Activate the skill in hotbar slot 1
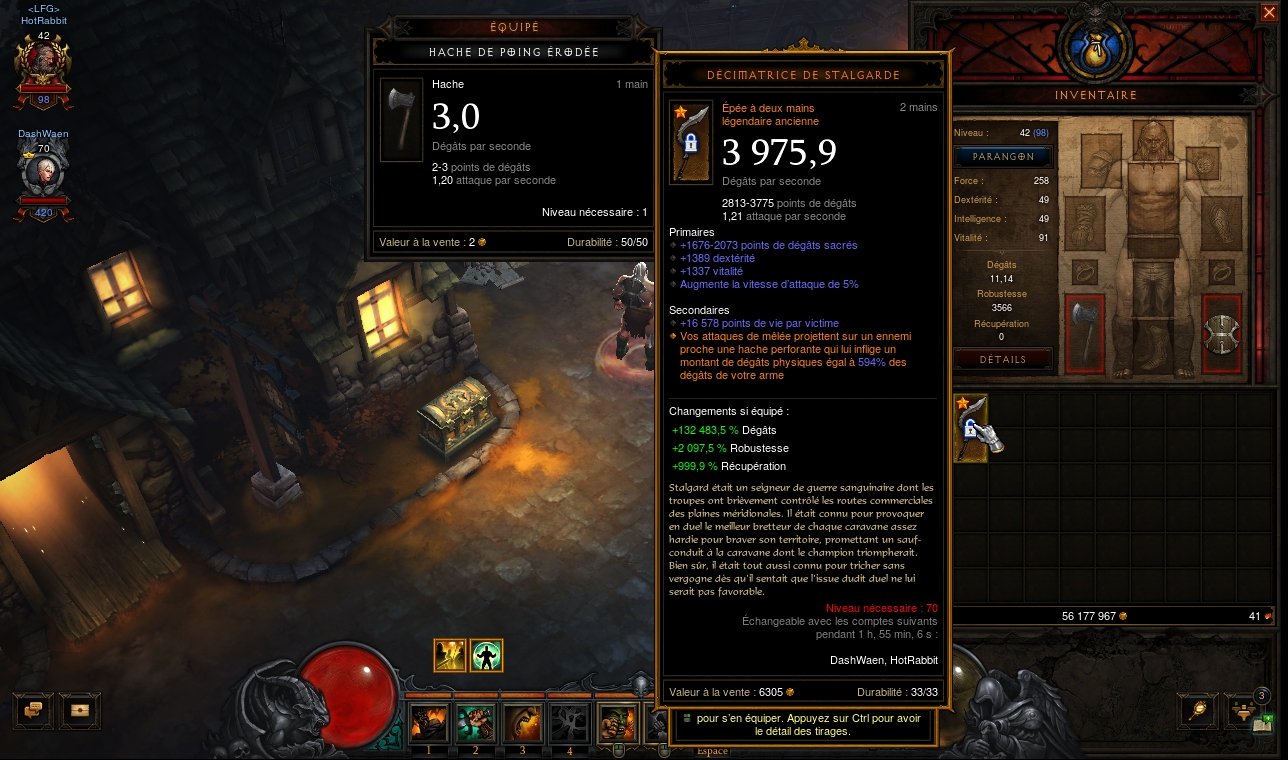 pos(429,722)
